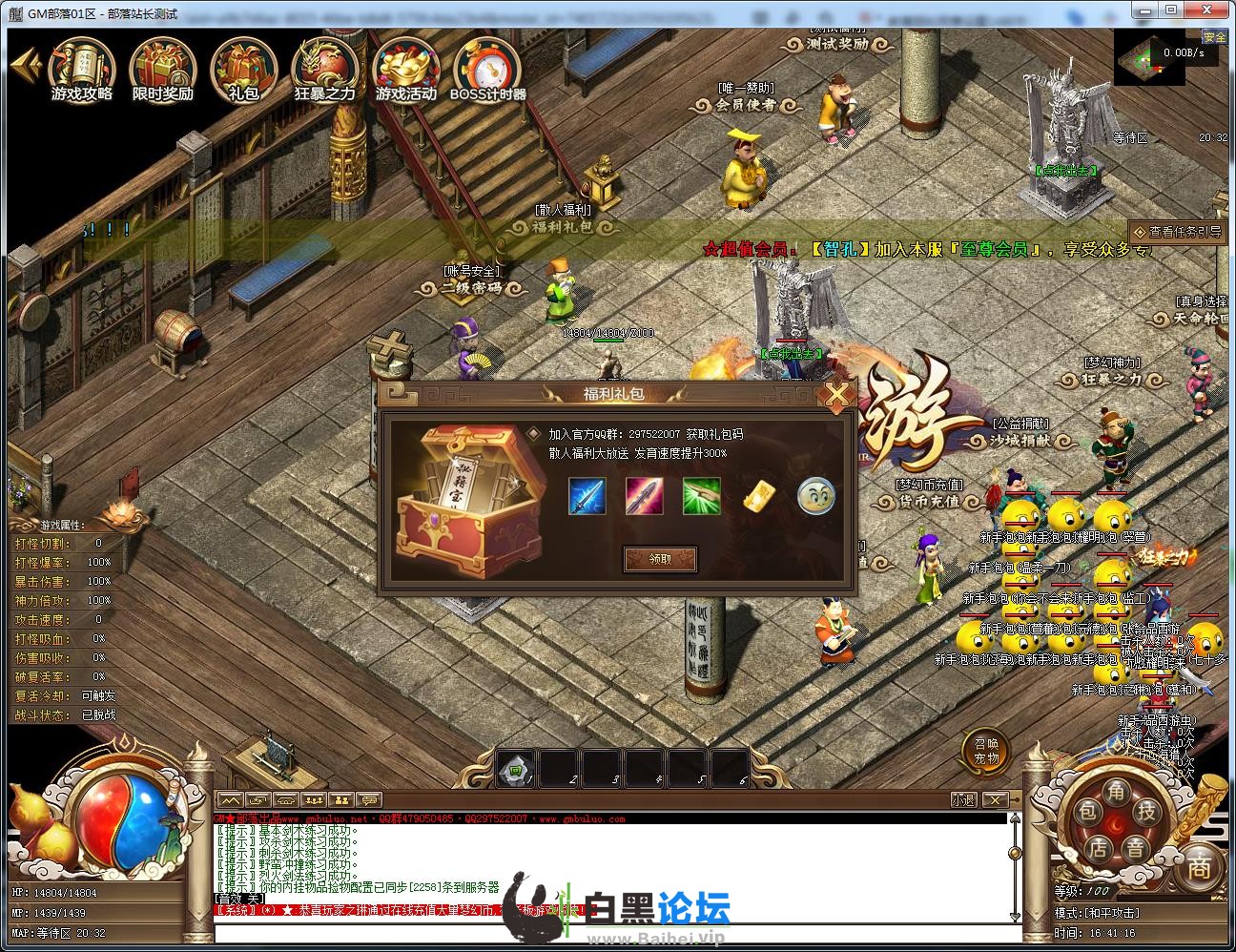Open the 礼包 gift pack icon
This screenshot has width=1236, height=952.
(244, 70)
